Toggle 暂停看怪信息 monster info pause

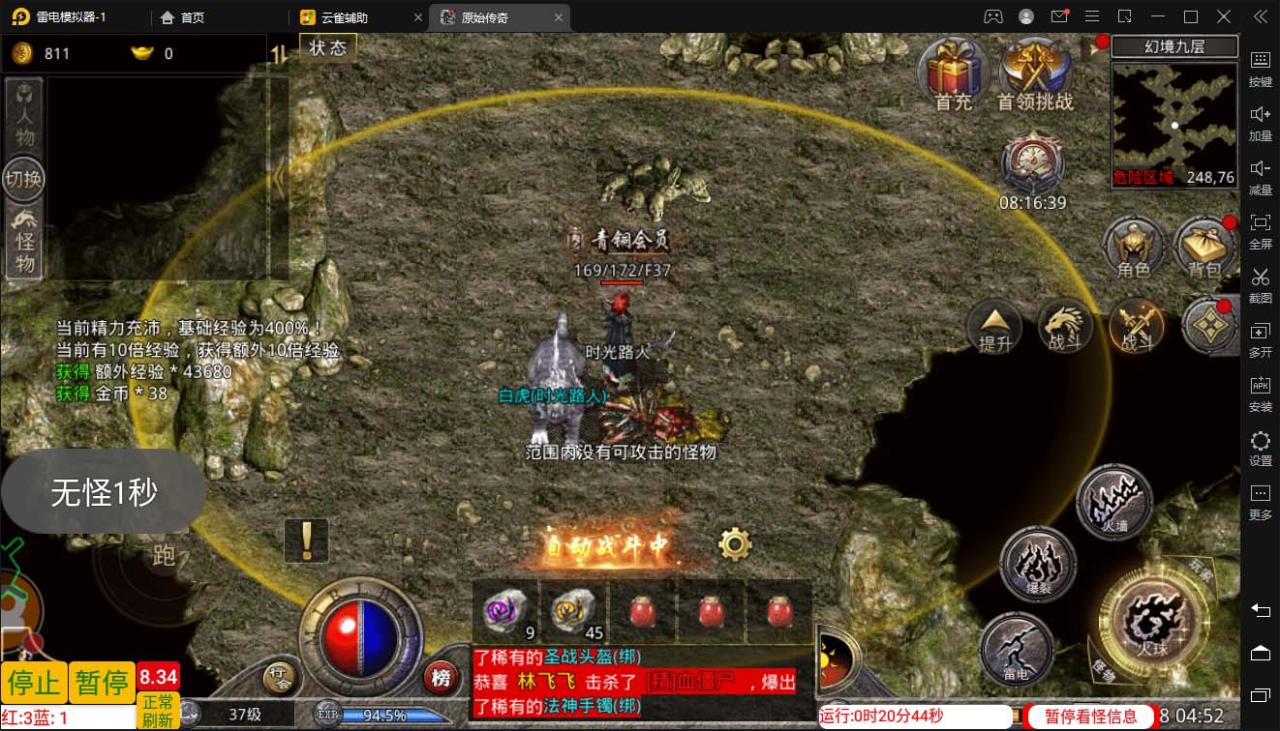tap(1090, 716)
